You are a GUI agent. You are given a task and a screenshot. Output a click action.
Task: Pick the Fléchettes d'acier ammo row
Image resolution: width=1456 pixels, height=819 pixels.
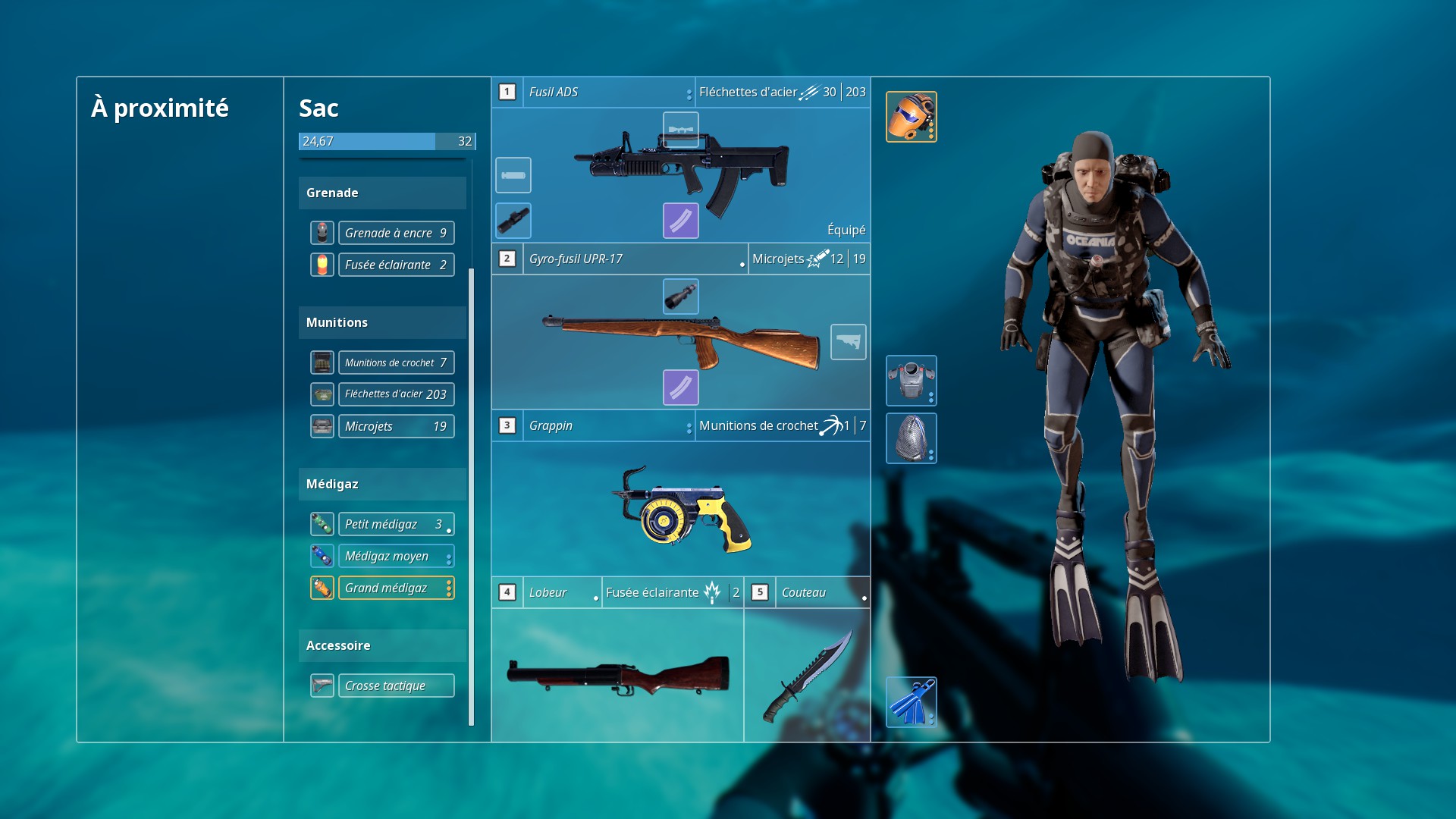(395, 394)
